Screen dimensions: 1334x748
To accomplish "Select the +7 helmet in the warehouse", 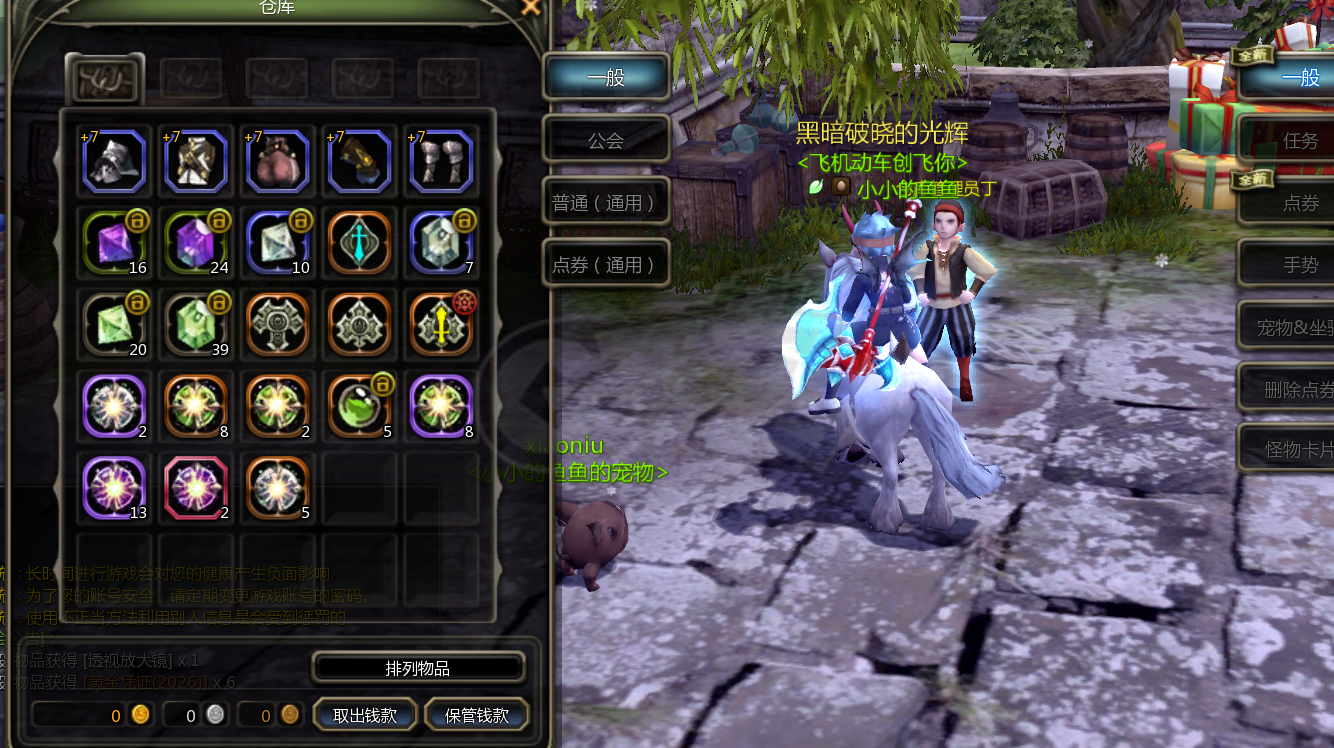I will pos(115,161).
